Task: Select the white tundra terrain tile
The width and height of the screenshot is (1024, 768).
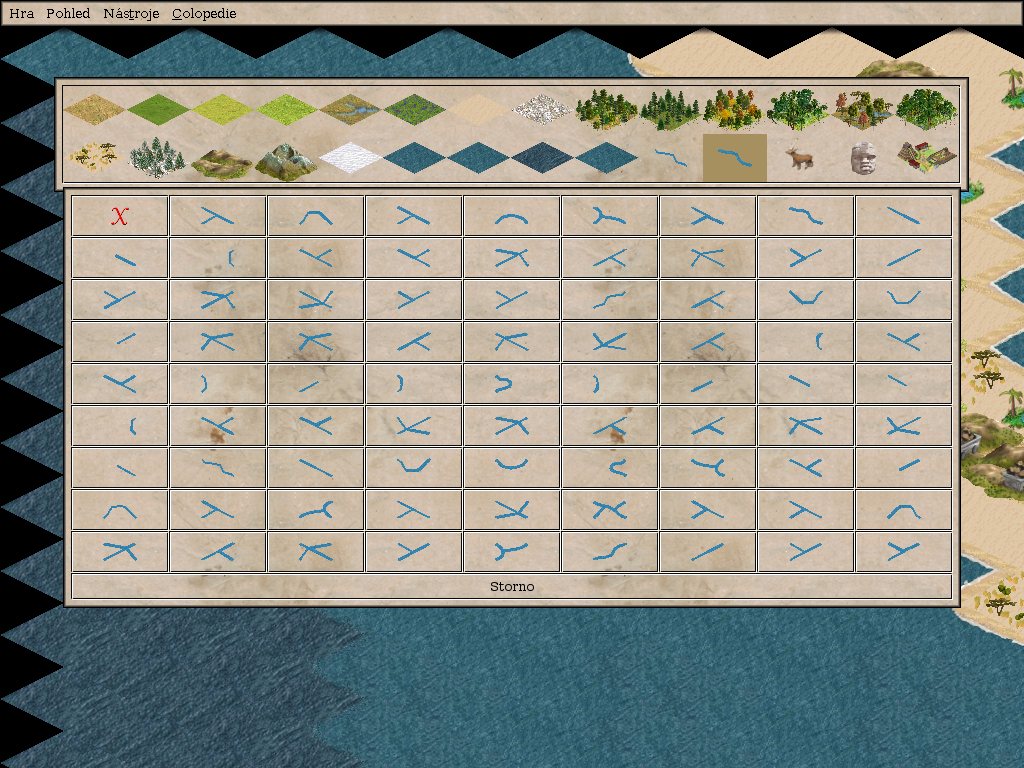Action: tap(543, 108)
